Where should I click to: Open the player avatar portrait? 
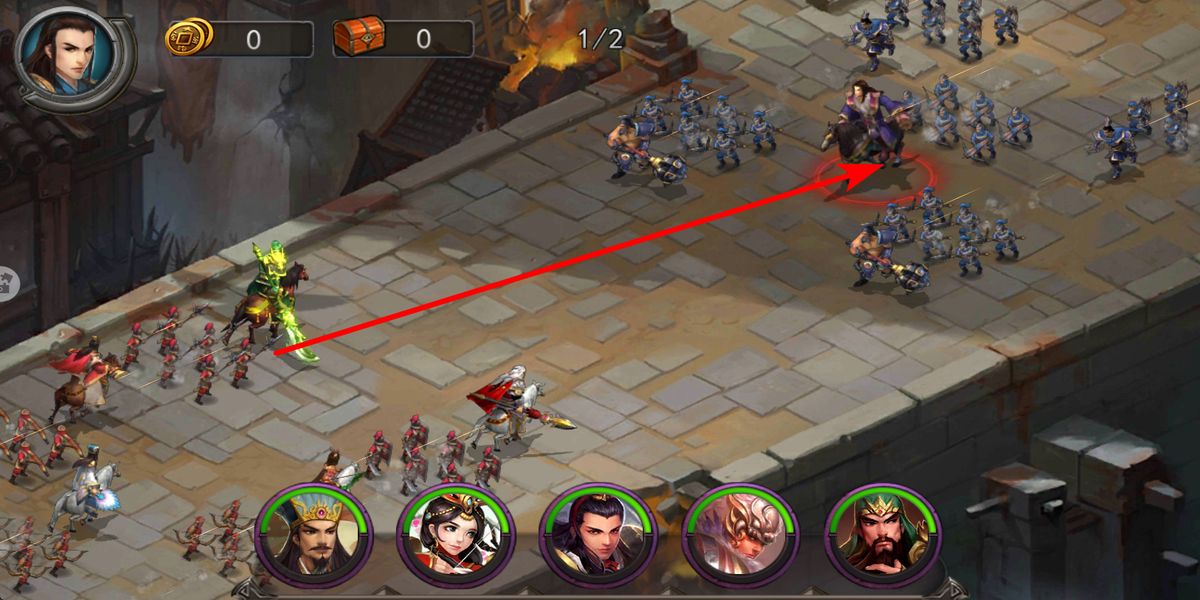(x=70, y=56)
